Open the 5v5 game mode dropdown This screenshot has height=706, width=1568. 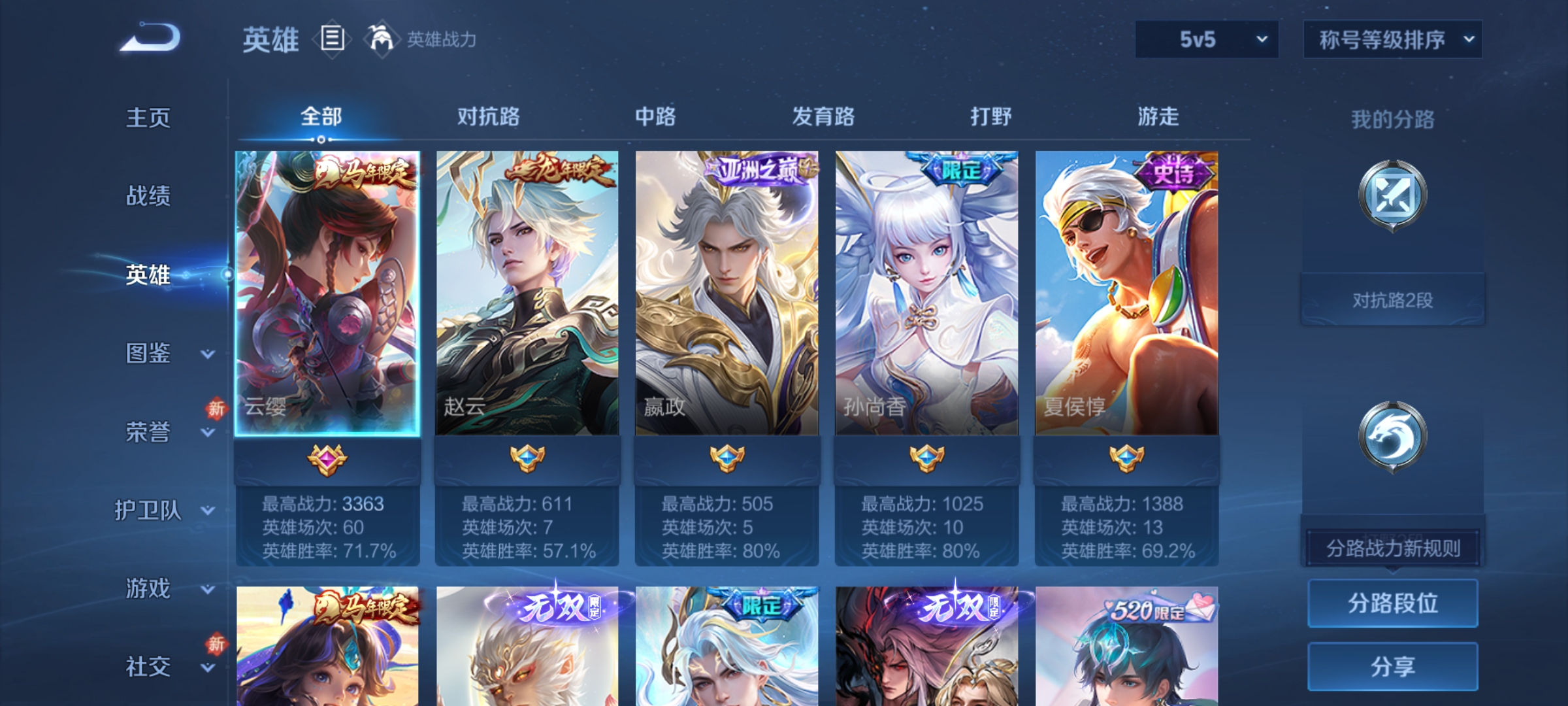pyautogui.click(x=1205, y=39)
